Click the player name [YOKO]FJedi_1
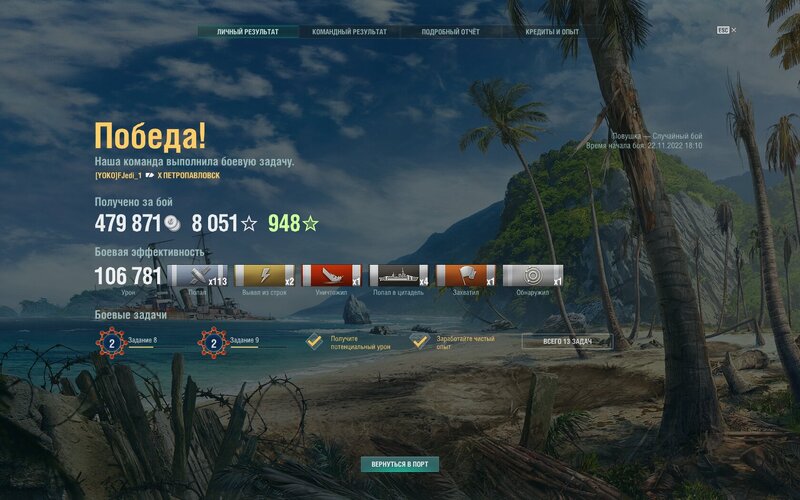800x500 pixels. [x=118, y=175]
